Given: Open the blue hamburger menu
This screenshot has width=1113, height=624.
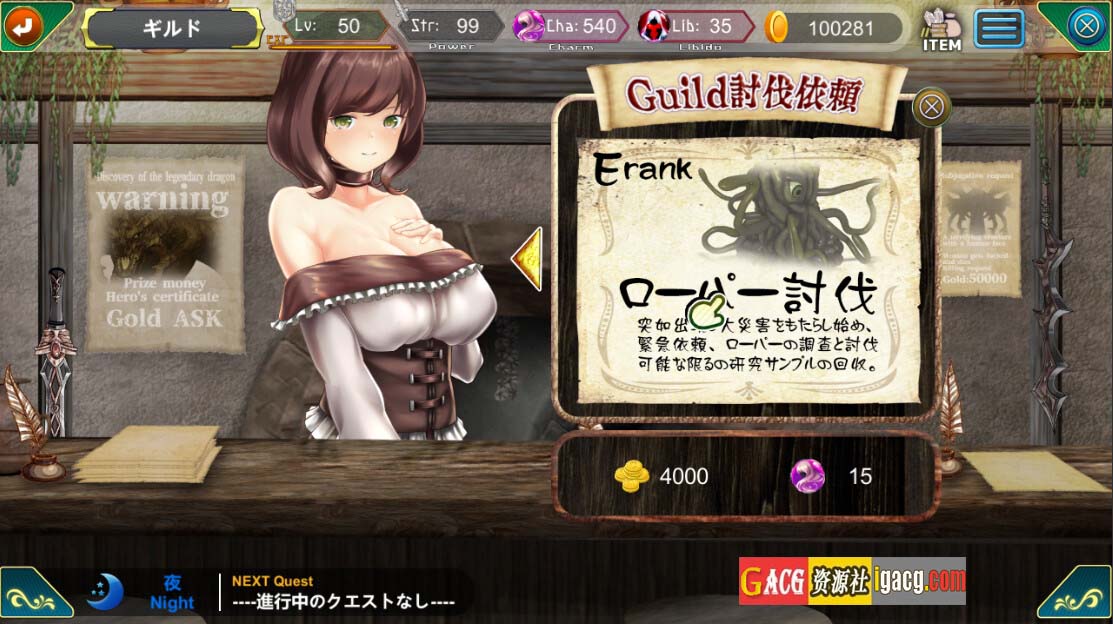Looking at the screenshot, I should [x=999, y=28].
